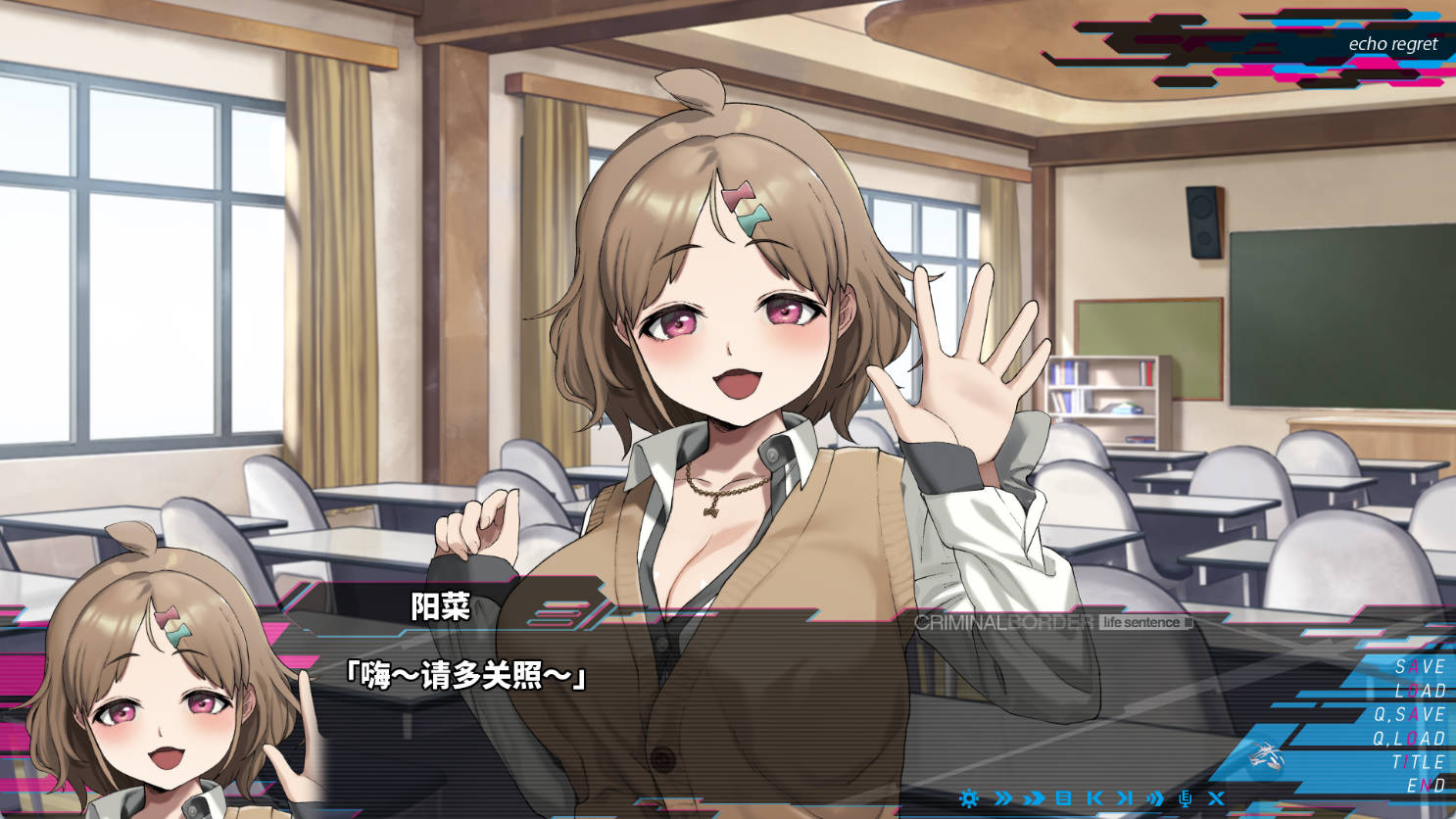Jump back with the previous-line icon

[1094, 798]
